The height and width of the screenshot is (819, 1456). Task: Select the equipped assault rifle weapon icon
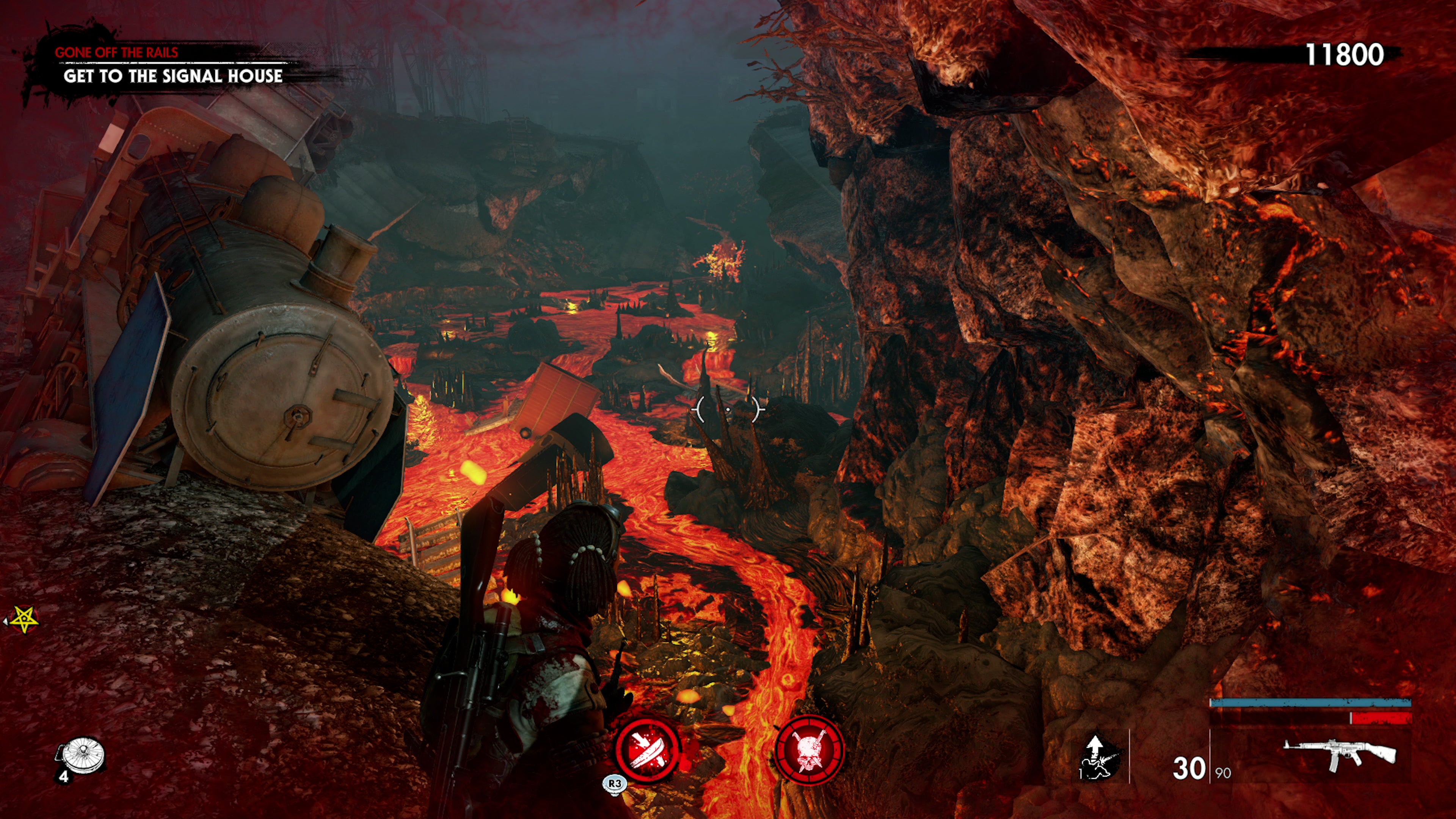coord(1339,754)
